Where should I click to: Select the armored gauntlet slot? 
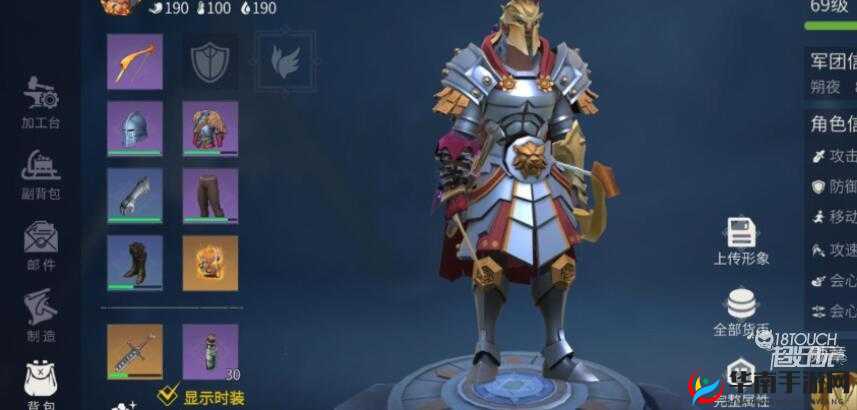point(135,196)
